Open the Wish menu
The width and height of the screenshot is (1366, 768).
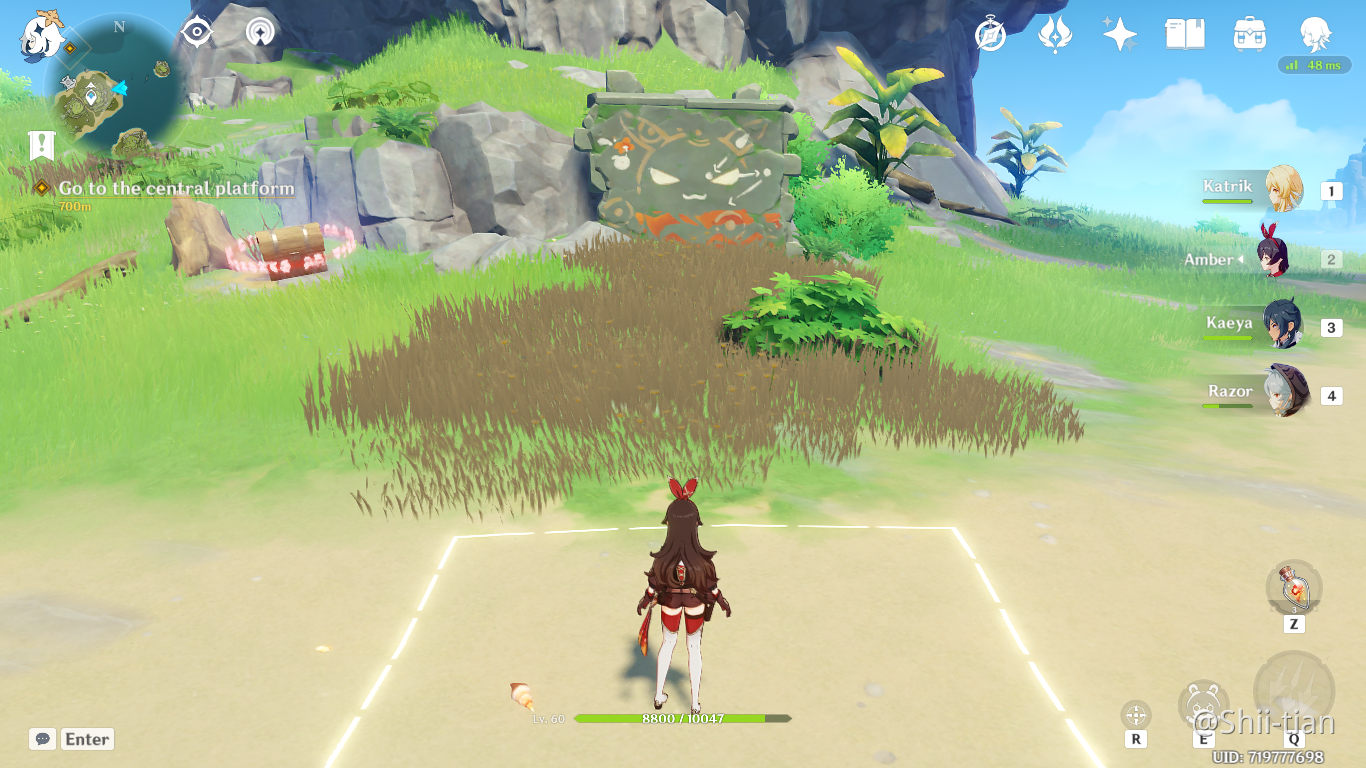tap(1120, 33)
